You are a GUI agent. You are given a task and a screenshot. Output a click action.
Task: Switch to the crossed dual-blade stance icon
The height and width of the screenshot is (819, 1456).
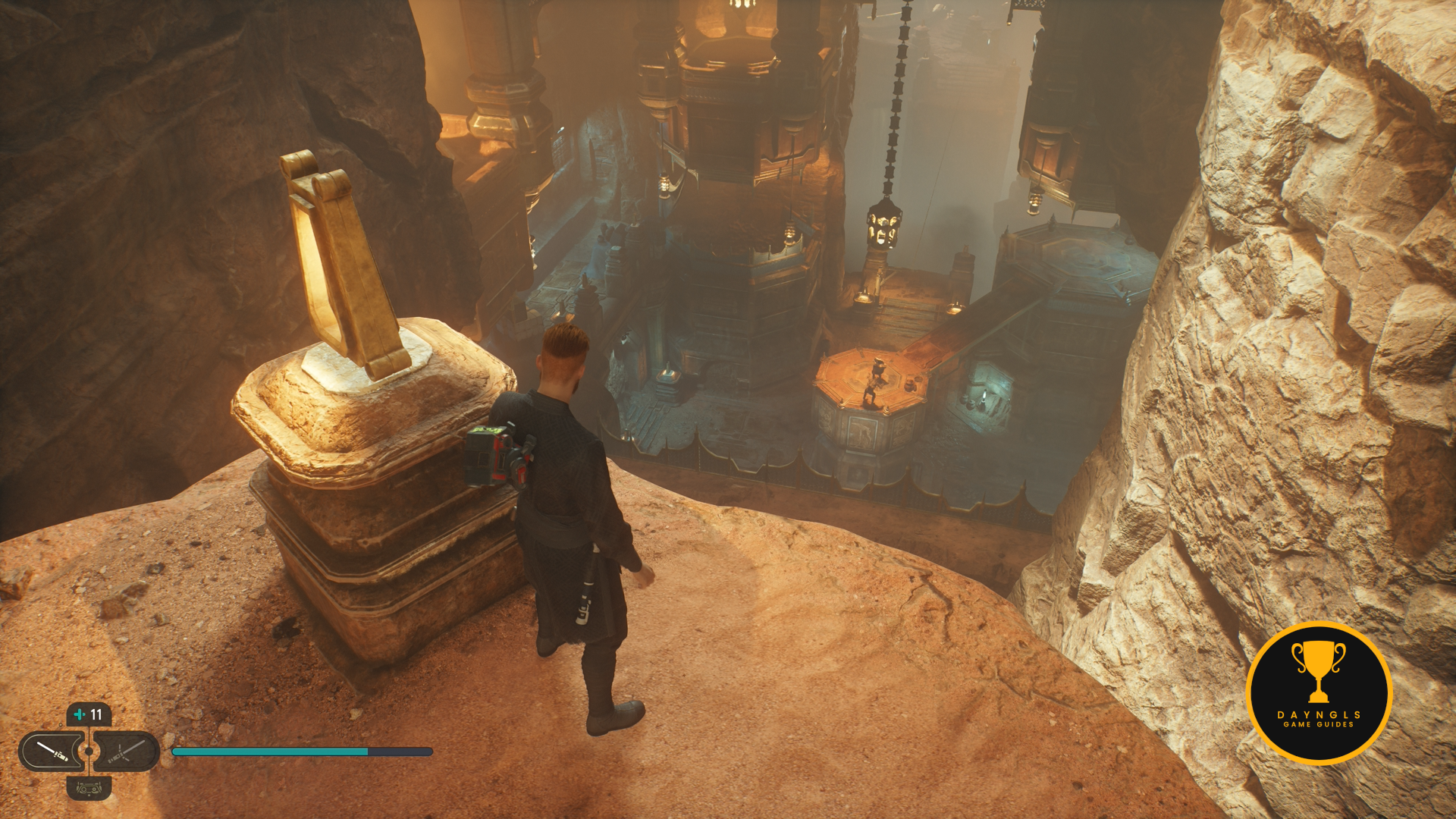tap(125, 751)
